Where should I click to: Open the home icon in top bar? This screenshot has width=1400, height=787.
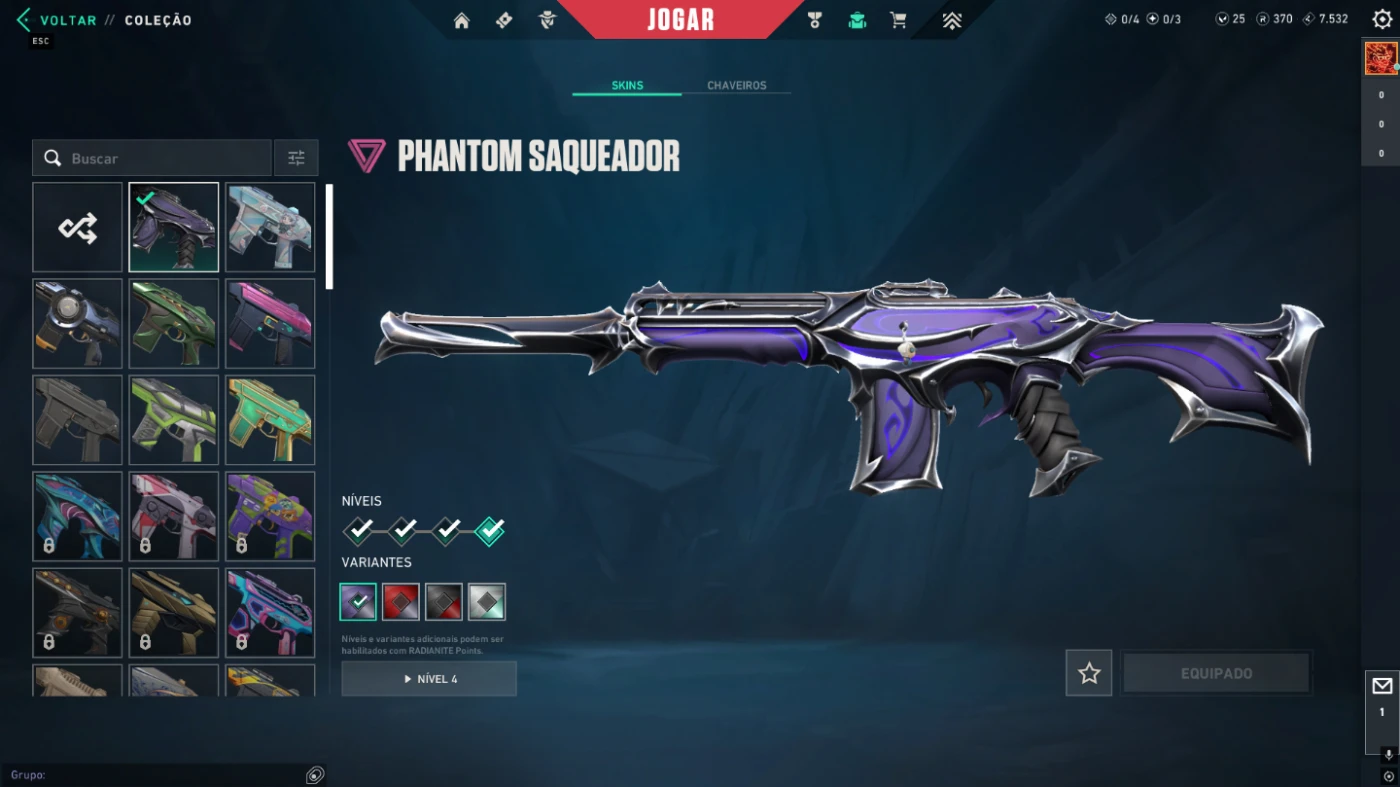[461, 21]
